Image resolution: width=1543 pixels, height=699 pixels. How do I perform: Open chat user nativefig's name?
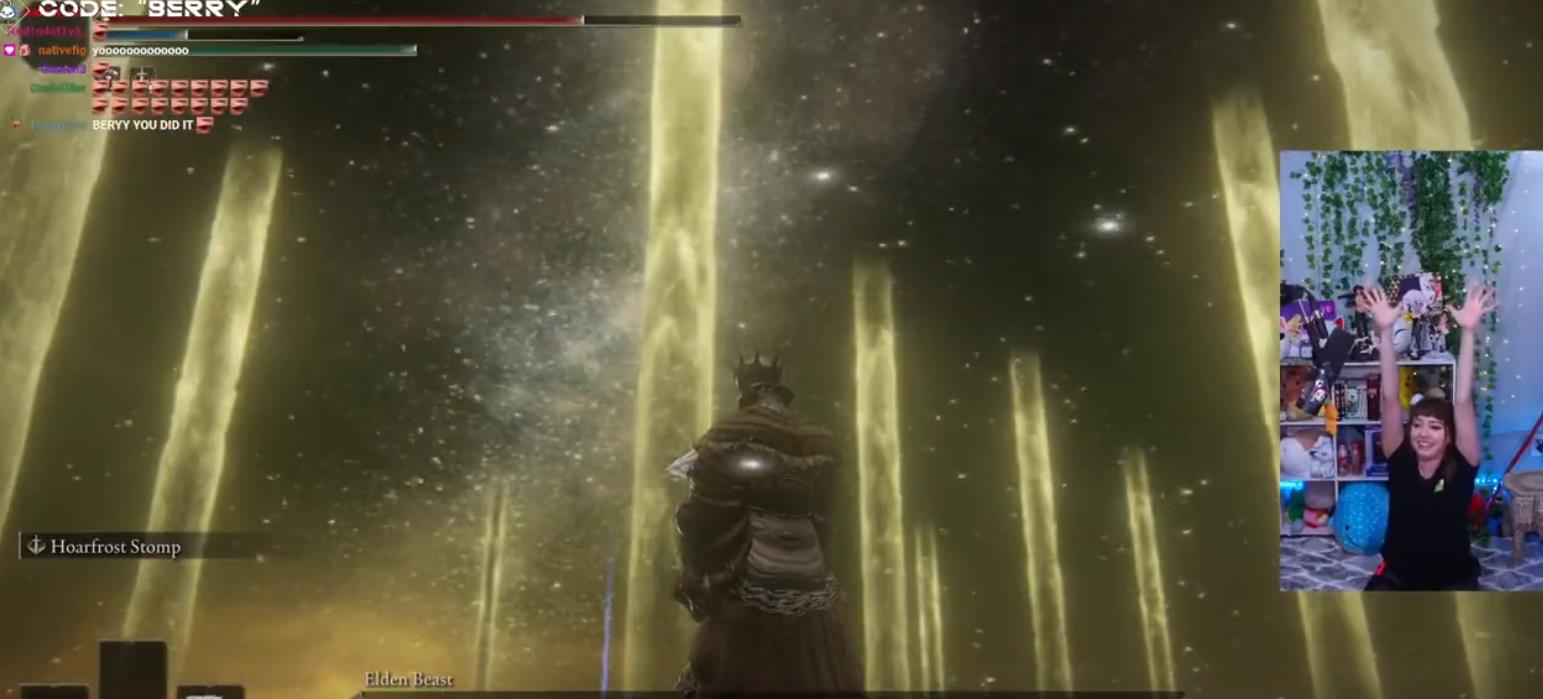(62, 50)
